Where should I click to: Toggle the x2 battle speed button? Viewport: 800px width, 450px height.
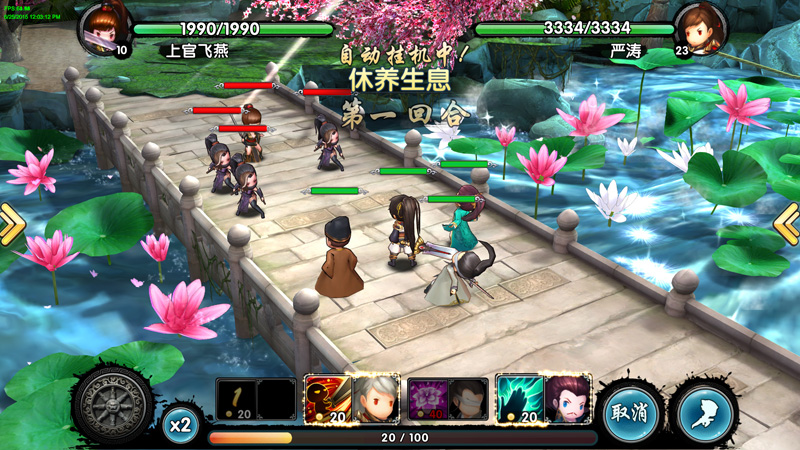pos(180,425)
